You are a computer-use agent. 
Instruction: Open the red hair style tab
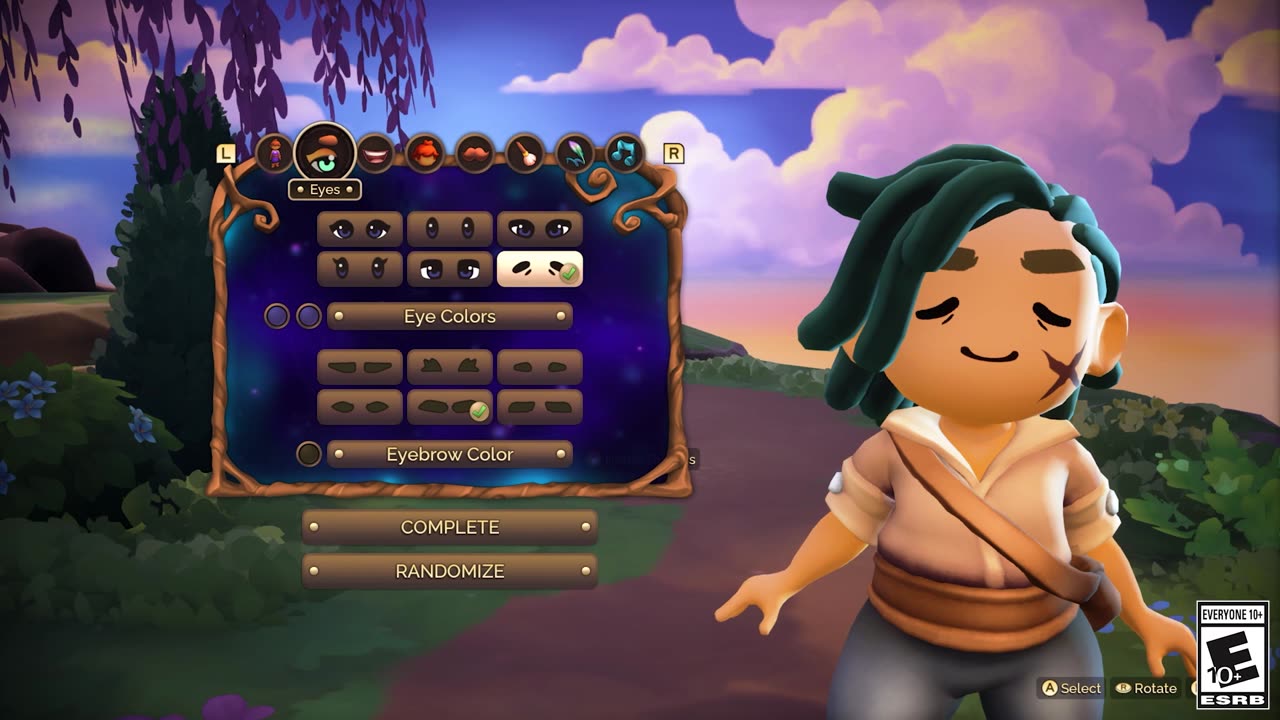[x=425, y=154]
